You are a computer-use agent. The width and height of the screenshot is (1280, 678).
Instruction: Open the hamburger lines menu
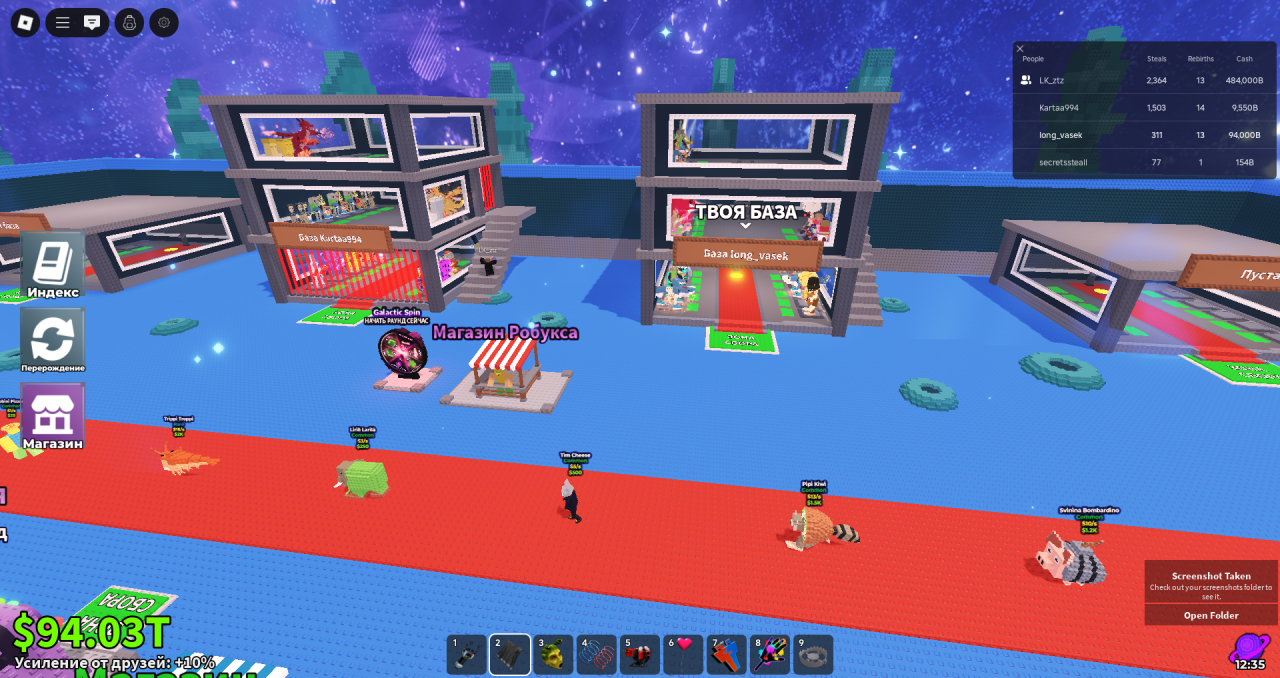tap(62, 22)
